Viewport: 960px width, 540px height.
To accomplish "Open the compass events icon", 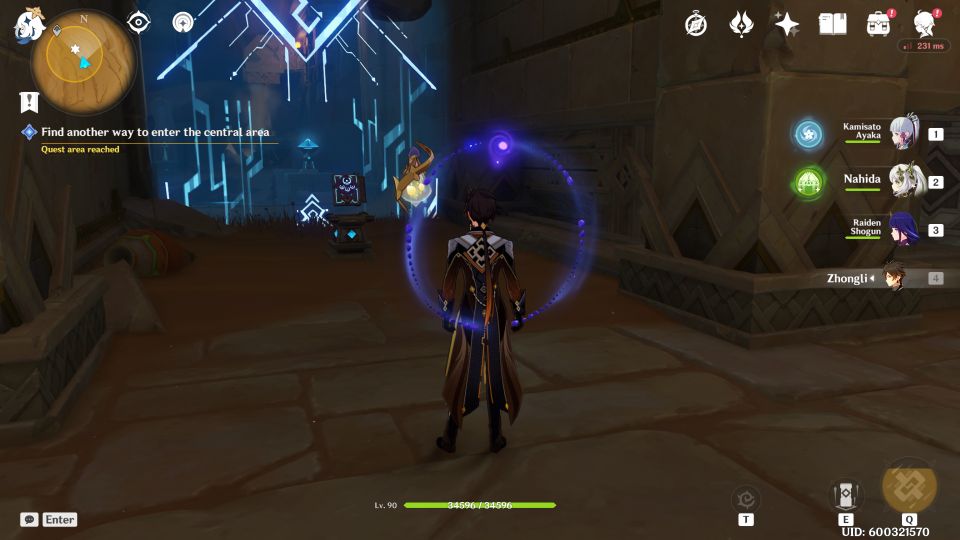I will click(696, 24).
